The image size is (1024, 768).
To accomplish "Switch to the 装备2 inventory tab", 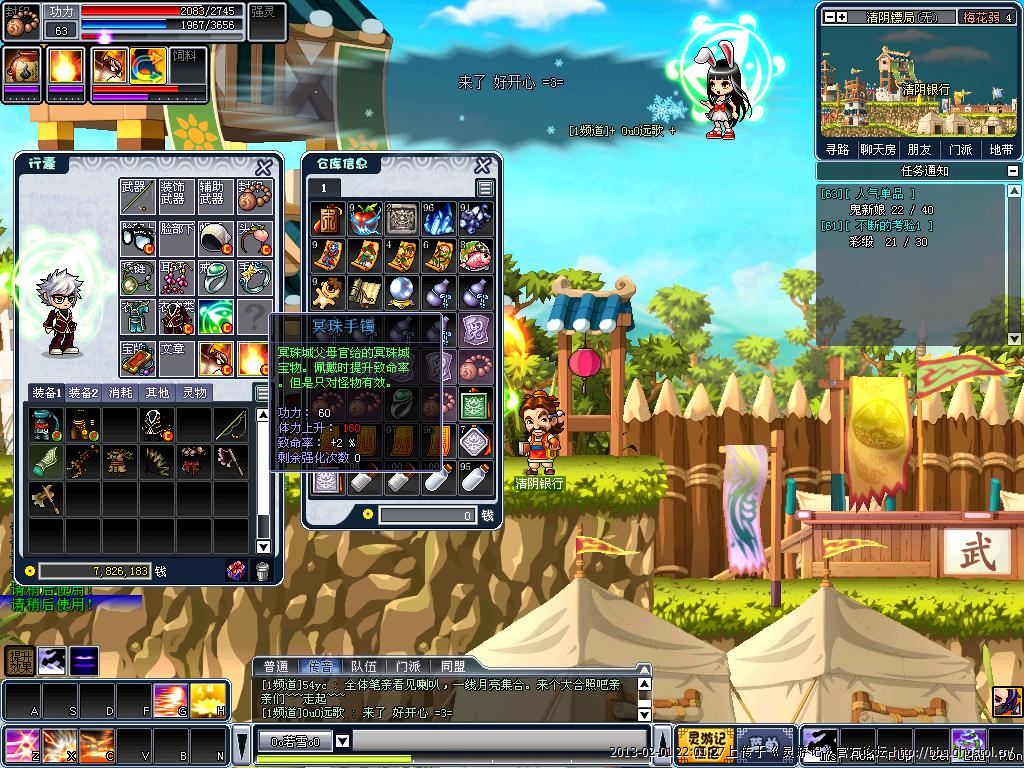I will click(83, 393).
